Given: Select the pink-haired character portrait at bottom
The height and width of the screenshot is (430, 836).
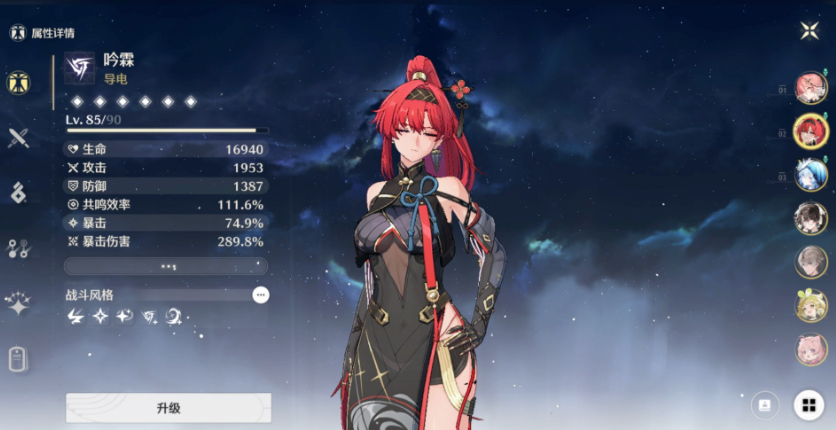Looking at the screenshot, I should (x=810, y=349).
